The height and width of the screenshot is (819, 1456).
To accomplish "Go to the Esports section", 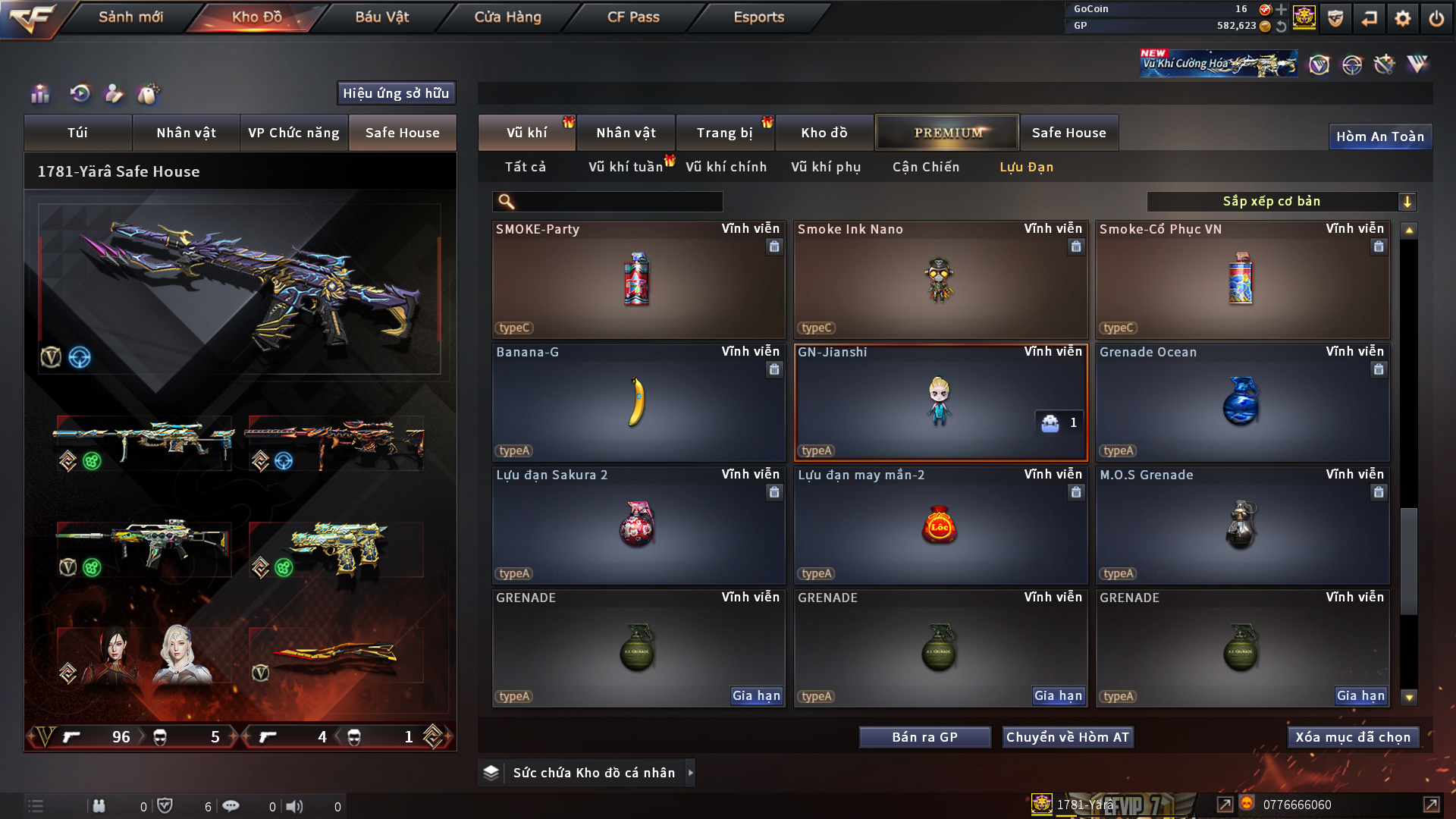I will coord(758,17).
